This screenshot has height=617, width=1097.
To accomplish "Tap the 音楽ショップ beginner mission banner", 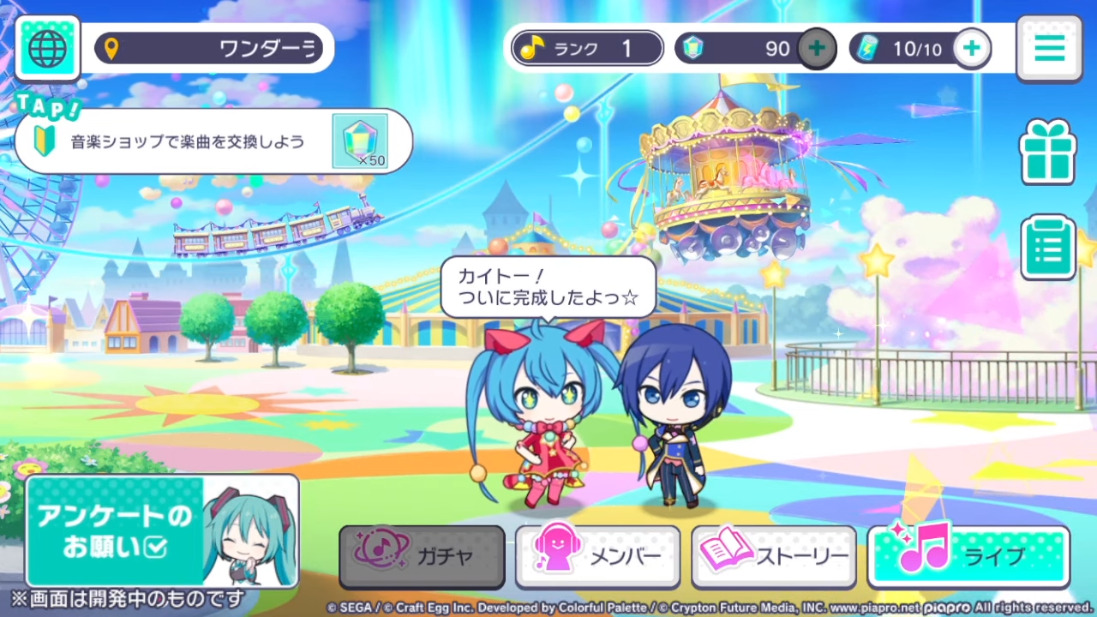I will tap(213, 141).
